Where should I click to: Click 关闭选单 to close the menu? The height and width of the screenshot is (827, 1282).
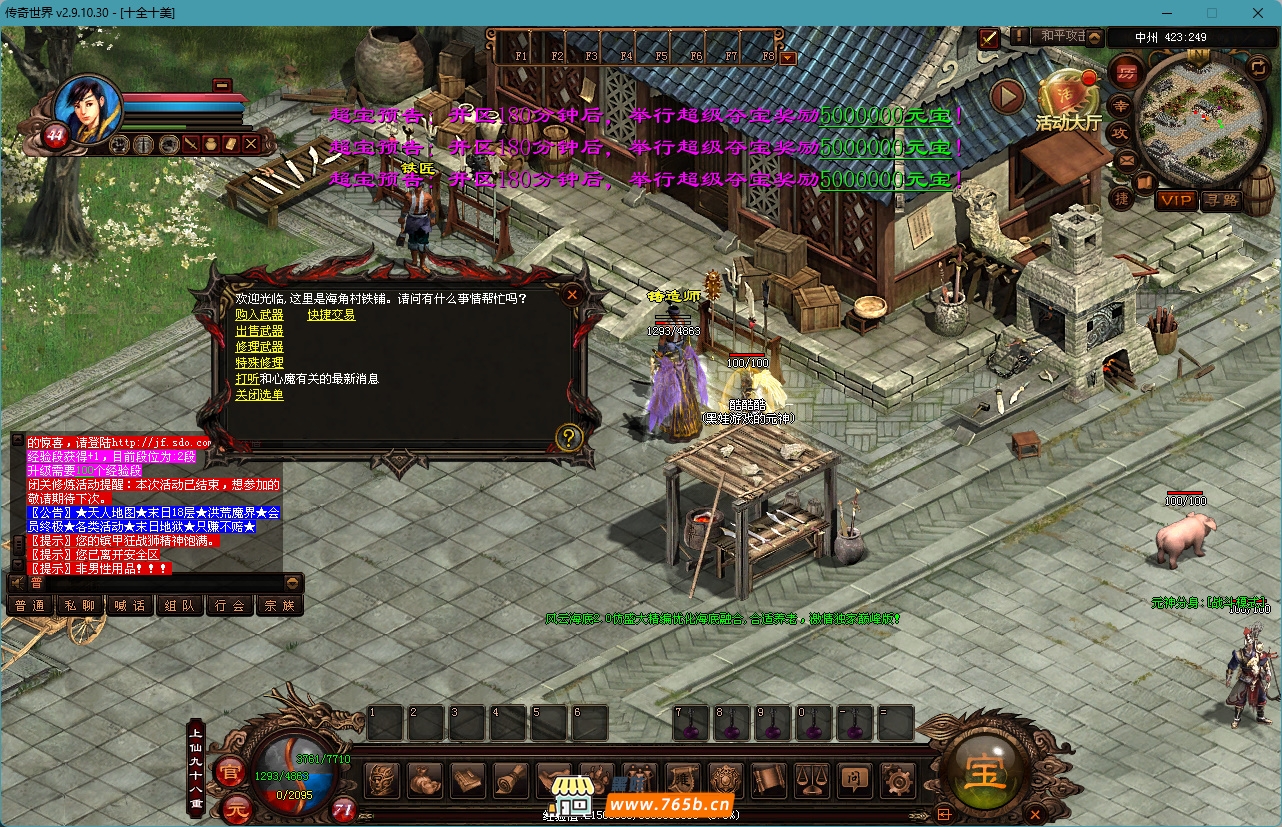point(259,395)
